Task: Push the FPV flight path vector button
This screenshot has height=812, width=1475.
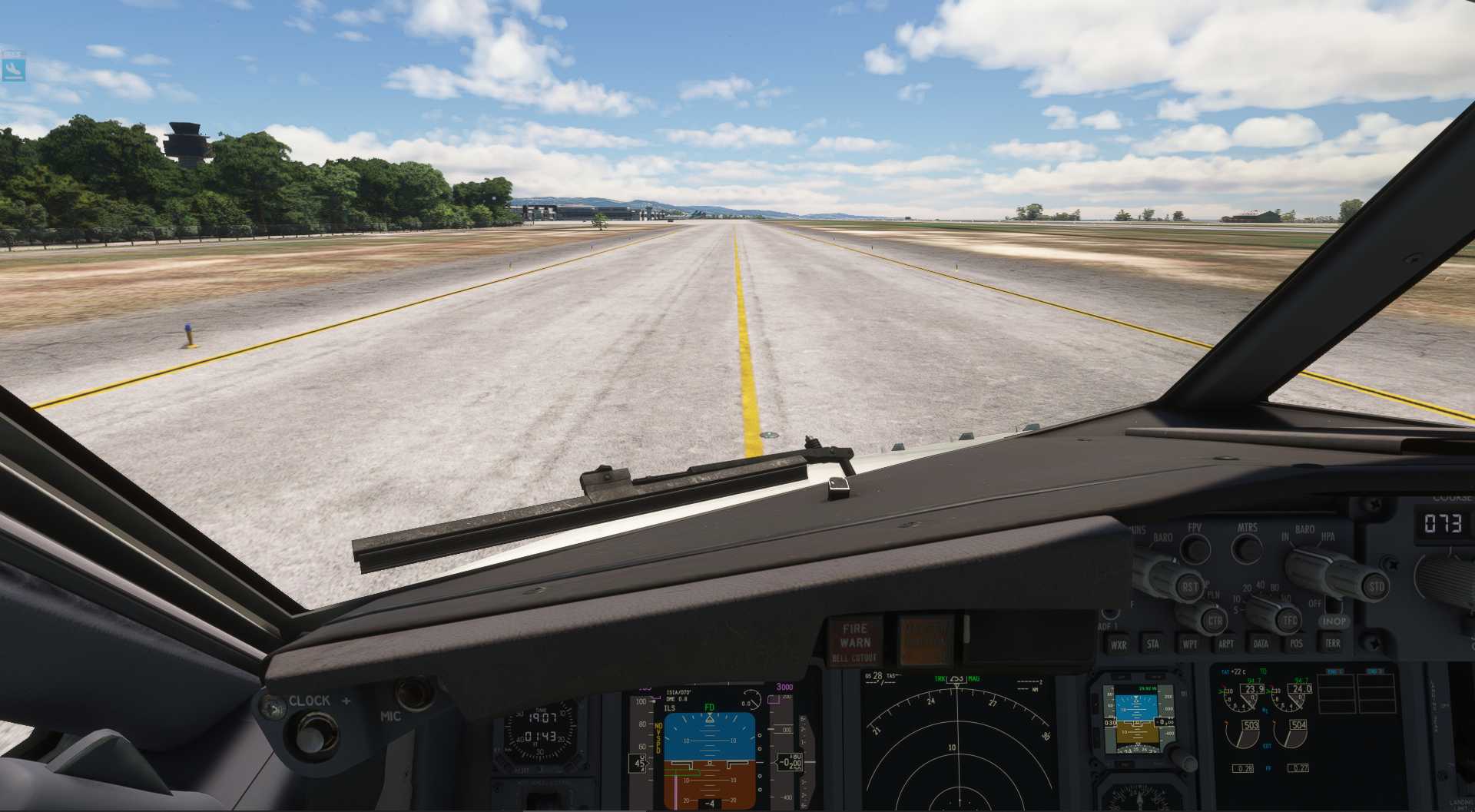Action: pos(1195,549)
